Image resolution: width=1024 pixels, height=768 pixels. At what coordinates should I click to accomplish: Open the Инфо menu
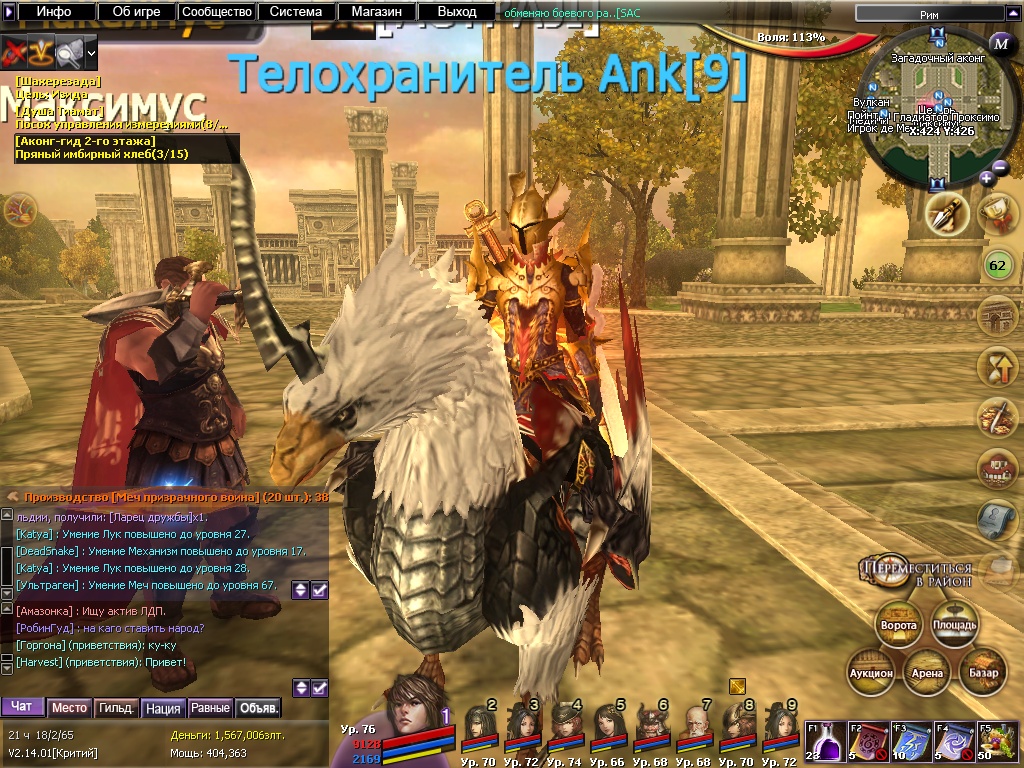pos(53,12)
